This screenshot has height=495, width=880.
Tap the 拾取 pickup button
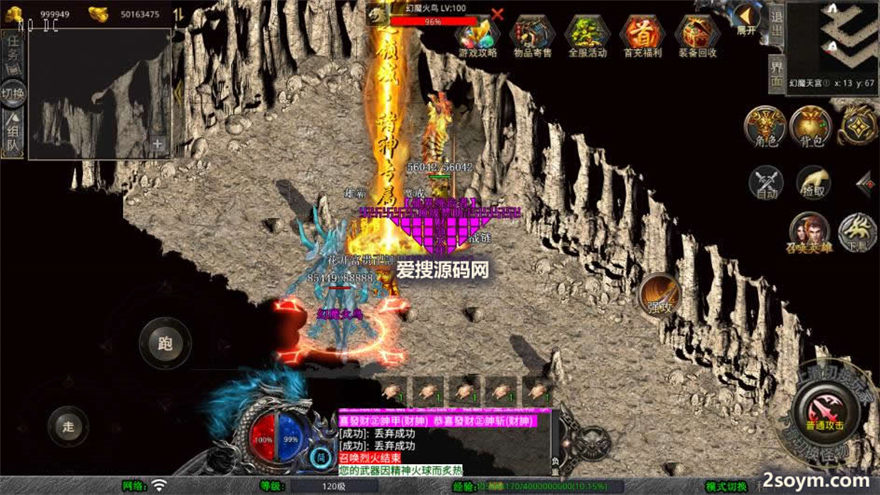812,183
